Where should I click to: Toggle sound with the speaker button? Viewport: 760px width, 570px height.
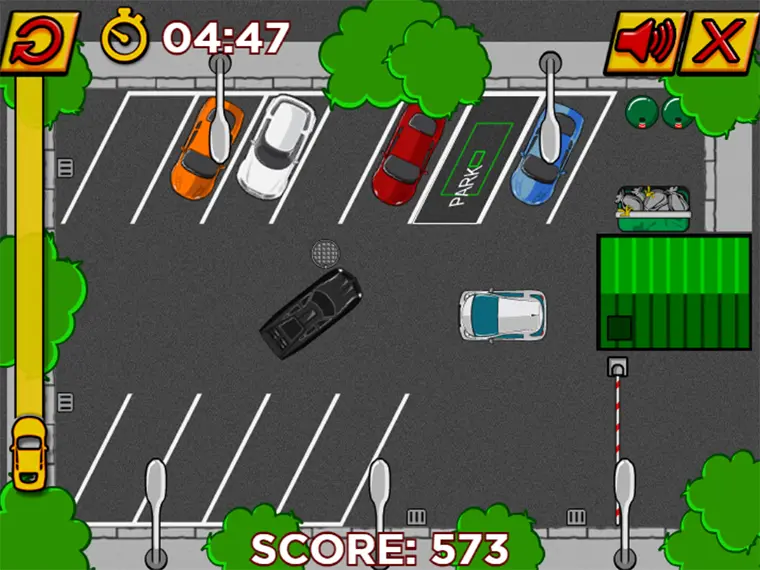[646, 42]
